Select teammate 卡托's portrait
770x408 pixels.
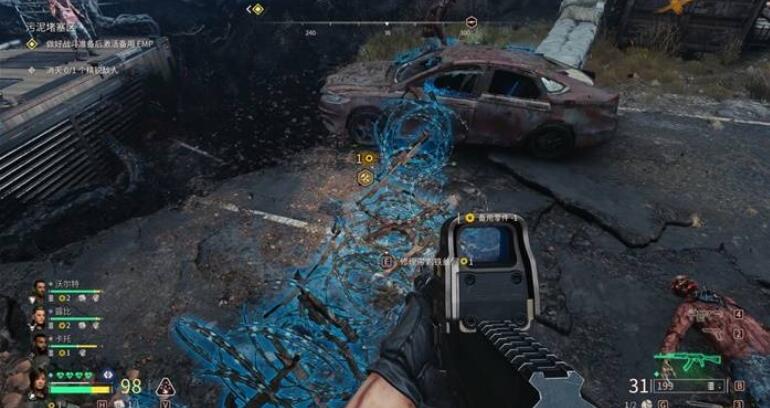click(40, 344)
